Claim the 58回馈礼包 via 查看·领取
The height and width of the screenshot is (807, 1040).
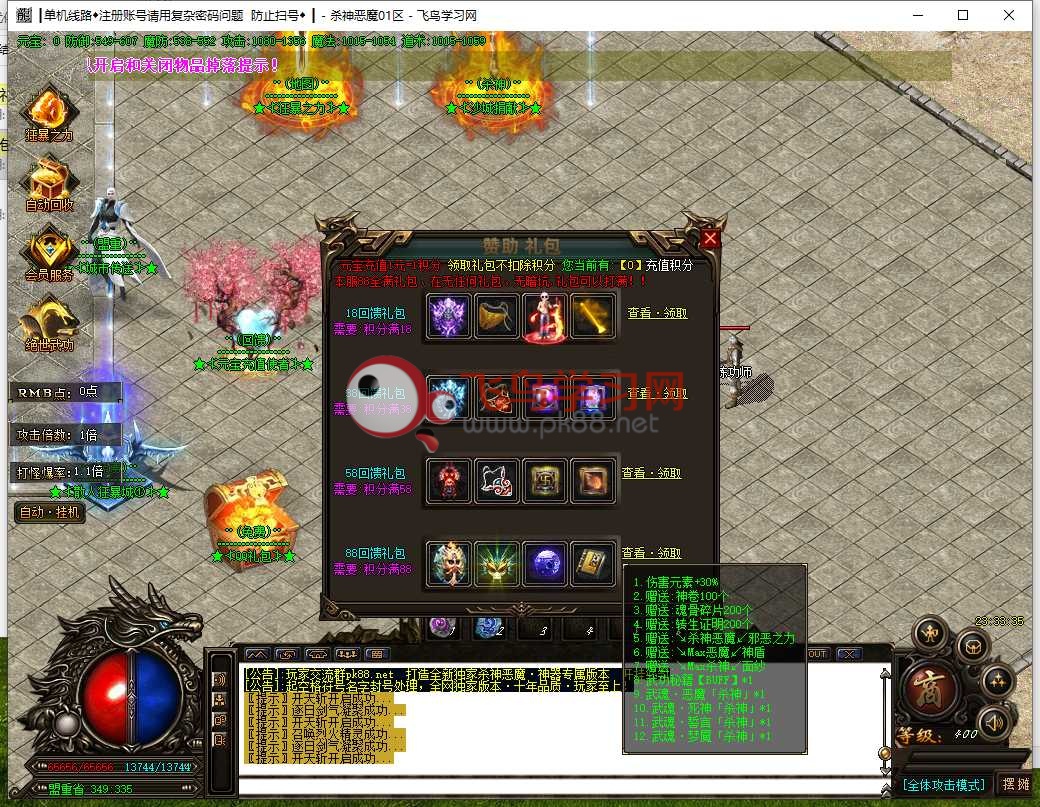coord(651,473)
